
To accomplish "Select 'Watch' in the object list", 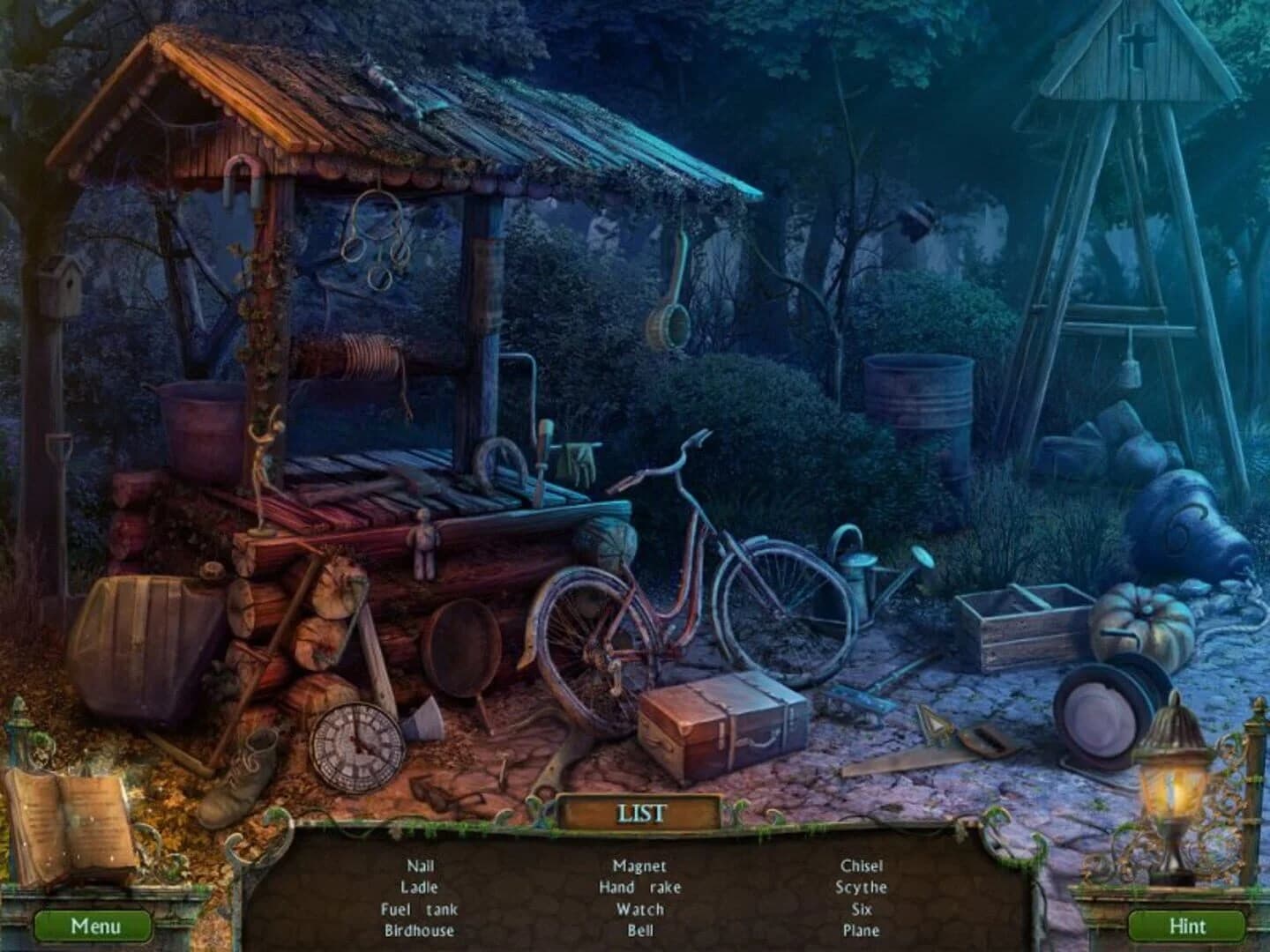I will (x=641, y=910).
